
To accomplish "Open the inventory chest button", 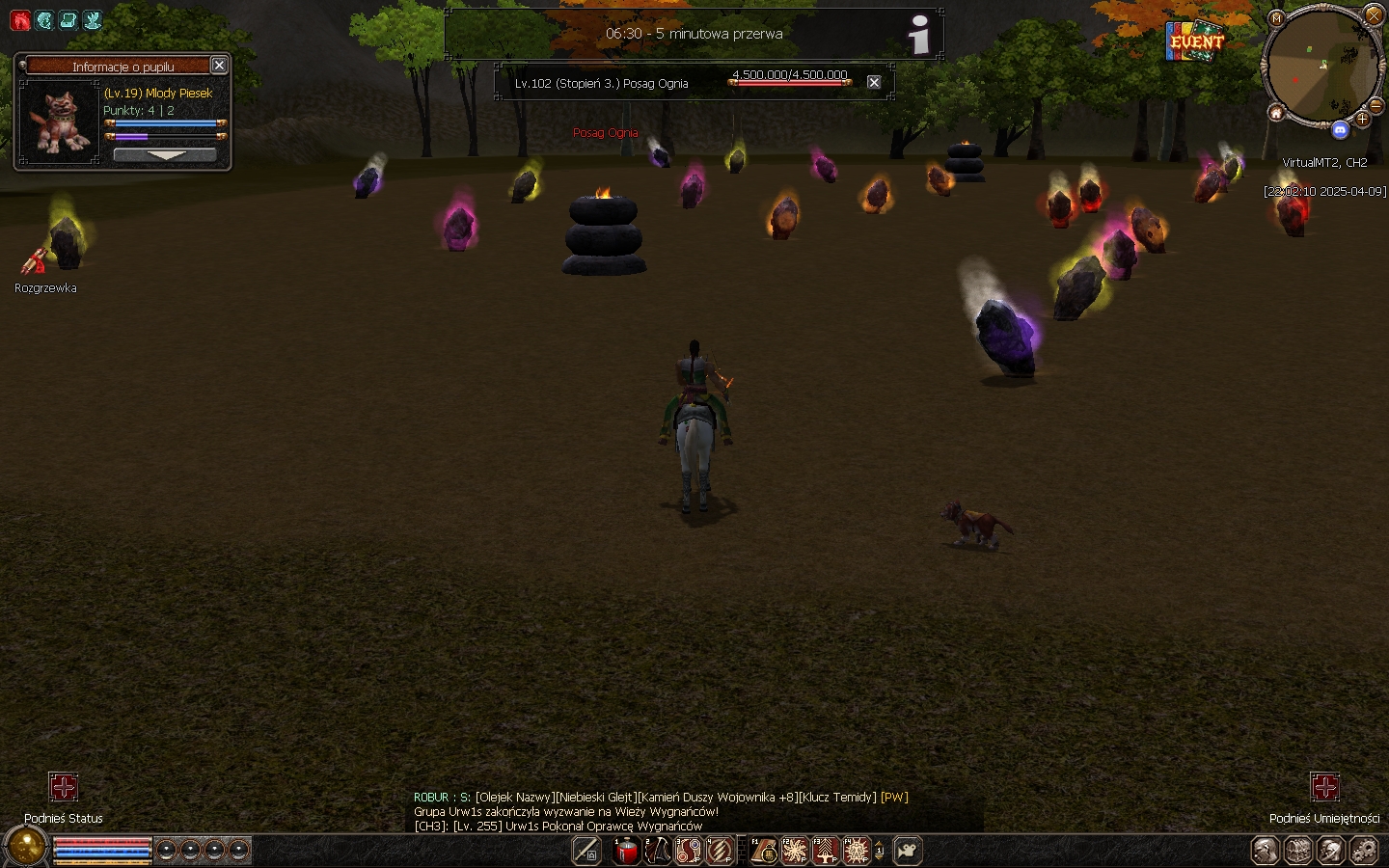I will coord(1298,851).
